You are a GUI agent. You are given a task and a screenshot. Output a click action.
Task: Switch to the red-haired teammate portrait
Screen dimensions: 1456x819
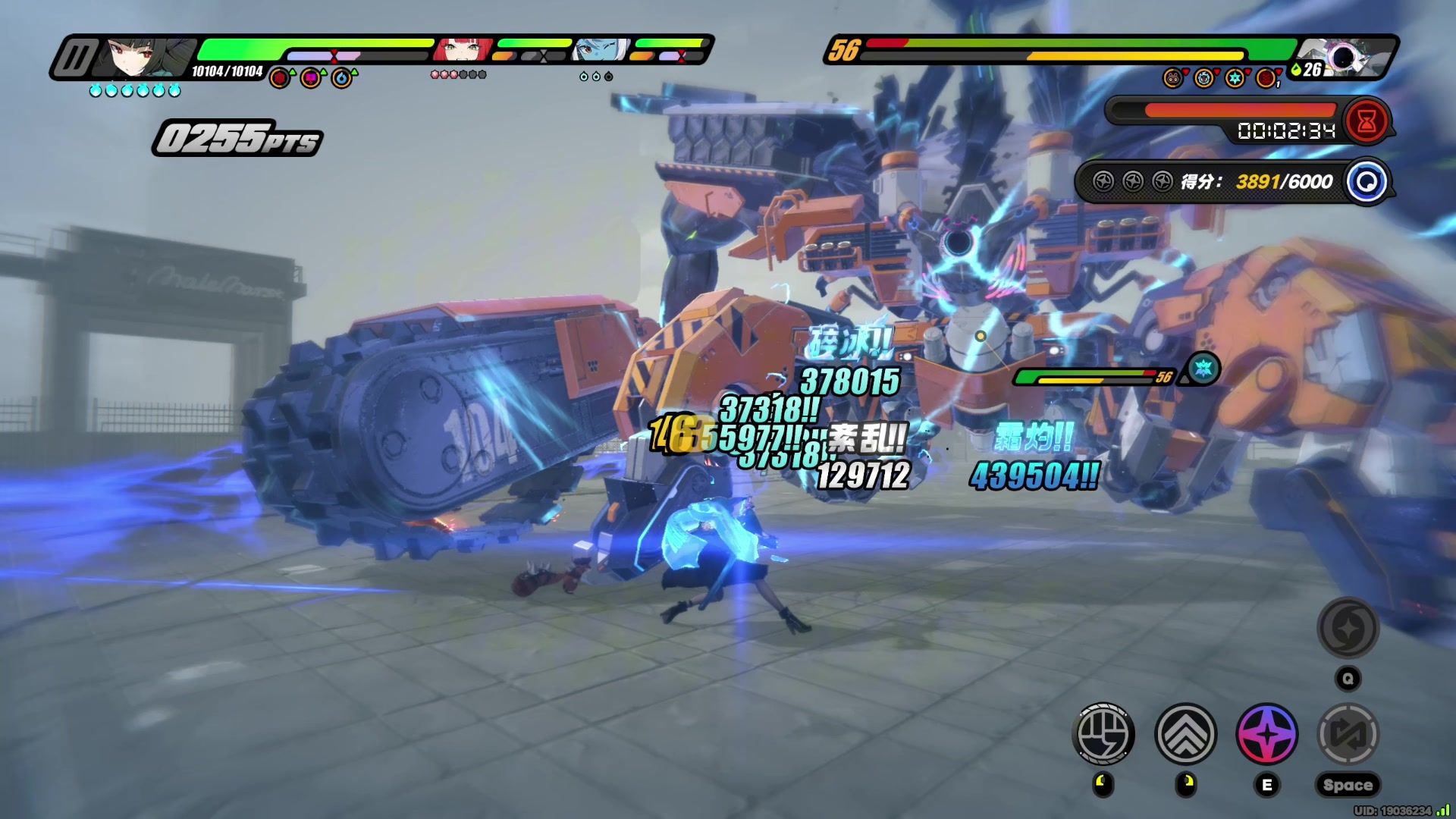462,50
